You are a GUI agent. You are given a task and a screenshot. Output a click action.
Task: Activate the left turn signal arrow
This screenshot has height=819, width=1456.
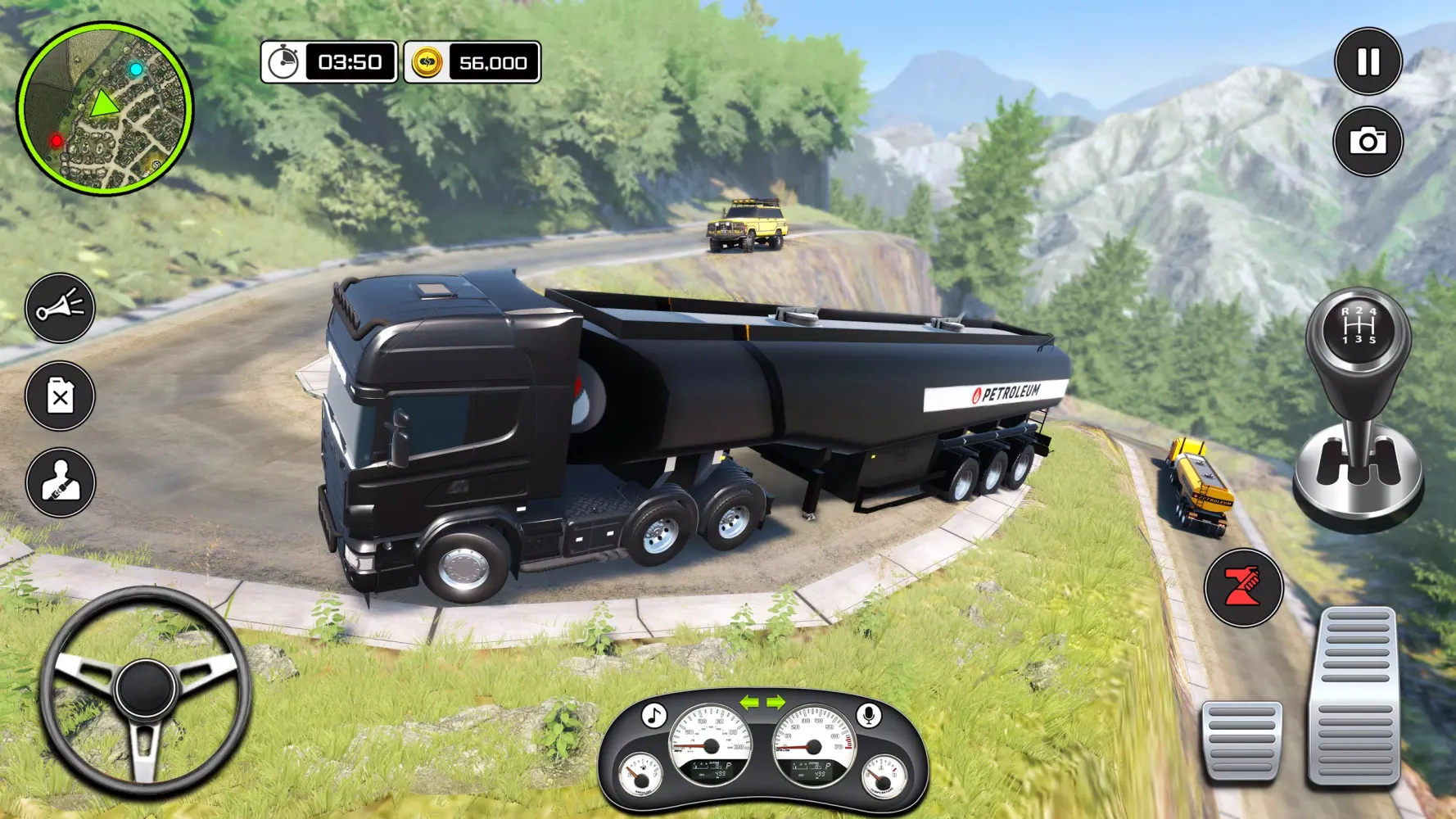point(749,703)
